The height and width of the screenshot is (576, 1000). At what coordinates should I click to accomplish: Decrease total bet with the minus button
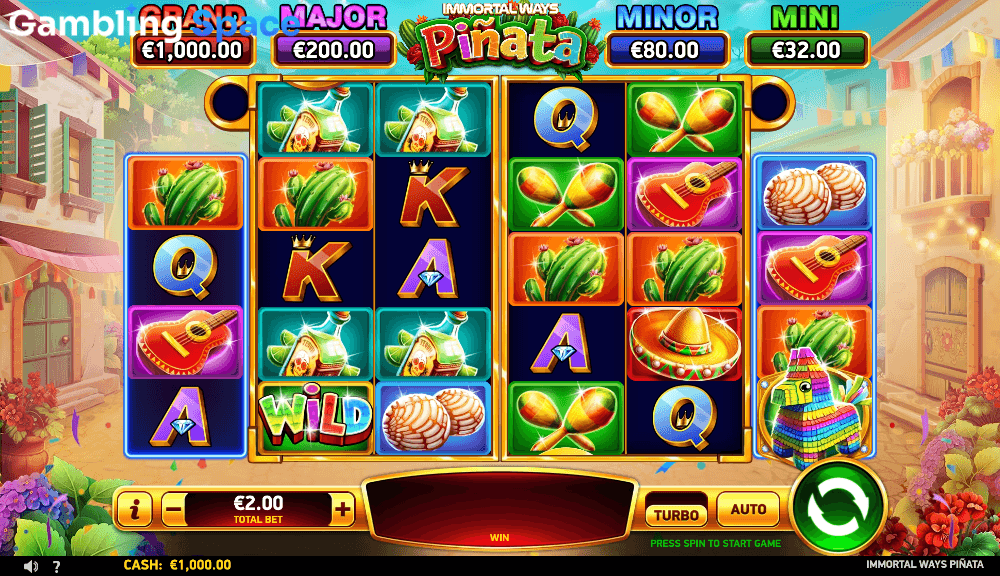173,509
